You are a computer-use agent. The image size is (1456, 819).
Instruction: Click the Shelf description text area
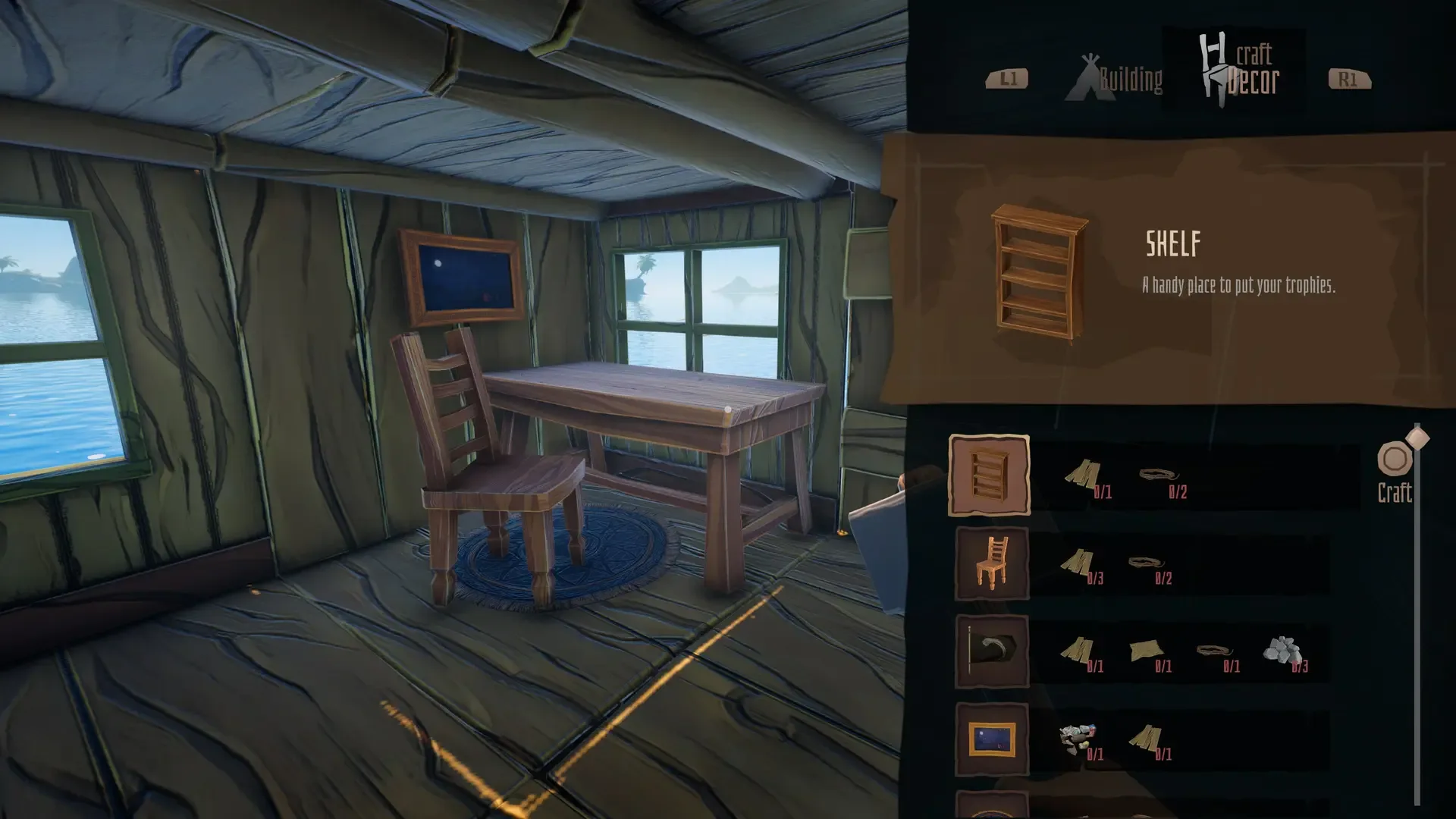pos(1238,287)
